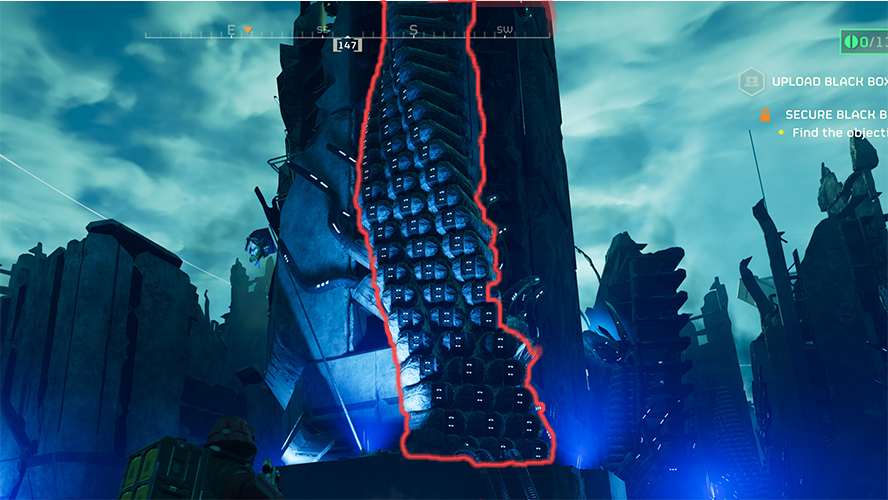Click the 'Find the objective' step
Screen dimensions: 888x500
tap(838, 133)
